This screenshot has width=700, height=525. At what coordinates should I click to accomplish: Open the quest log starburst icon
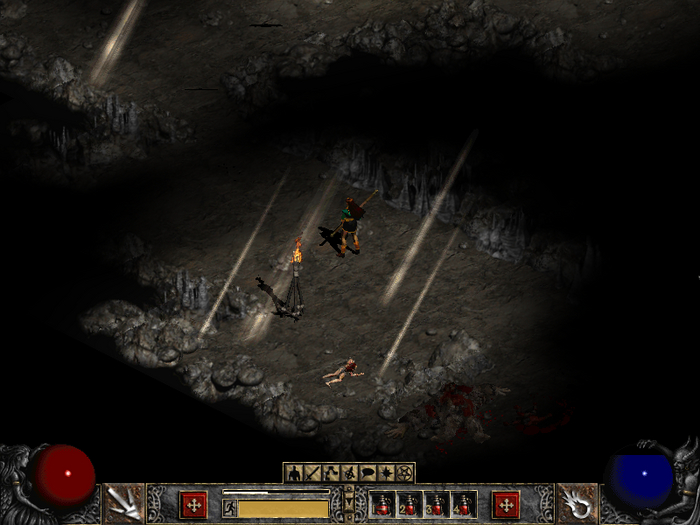[x=386, y=472]
